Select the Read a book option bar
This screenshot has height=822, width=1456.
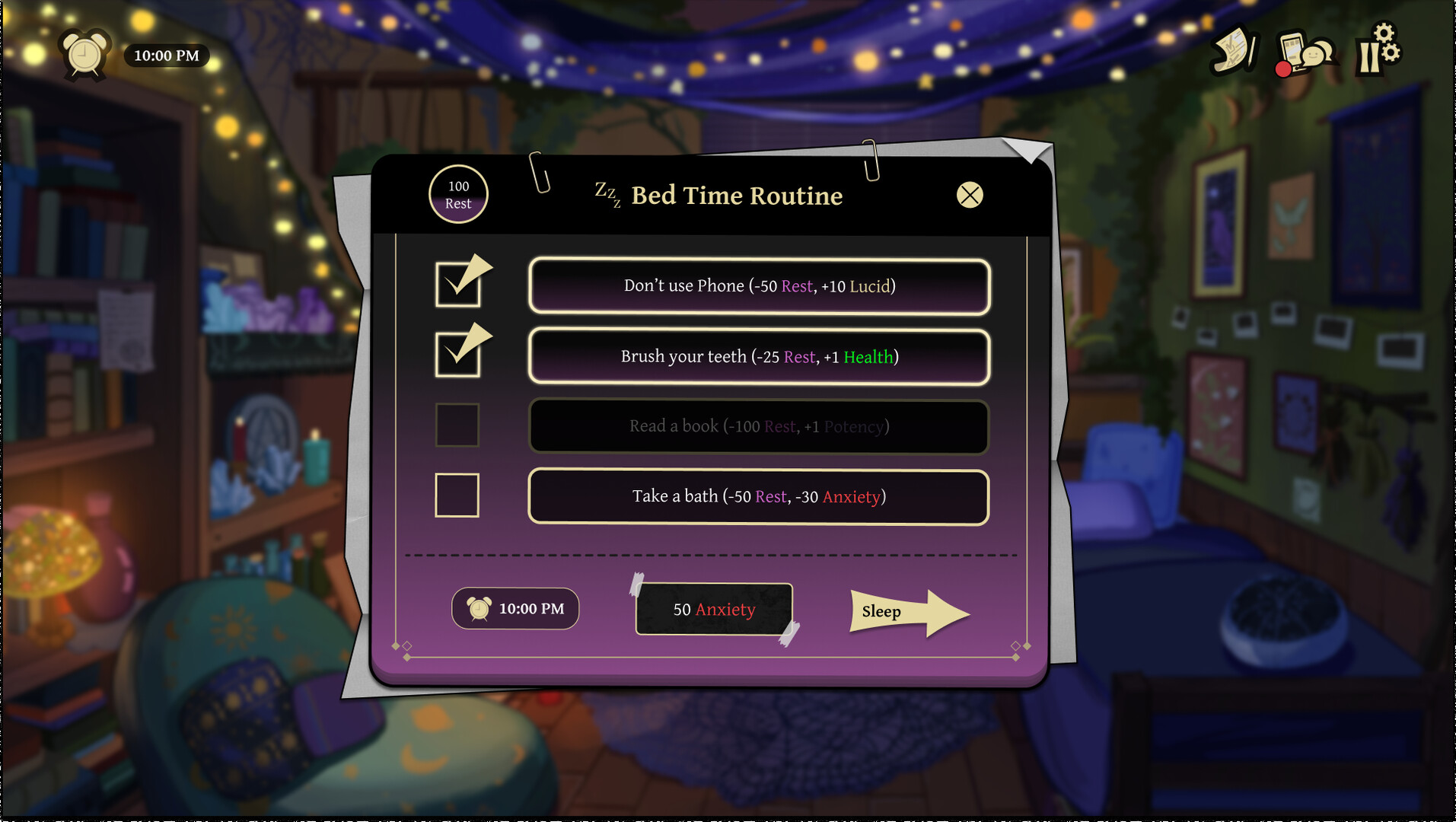[758, 427]
